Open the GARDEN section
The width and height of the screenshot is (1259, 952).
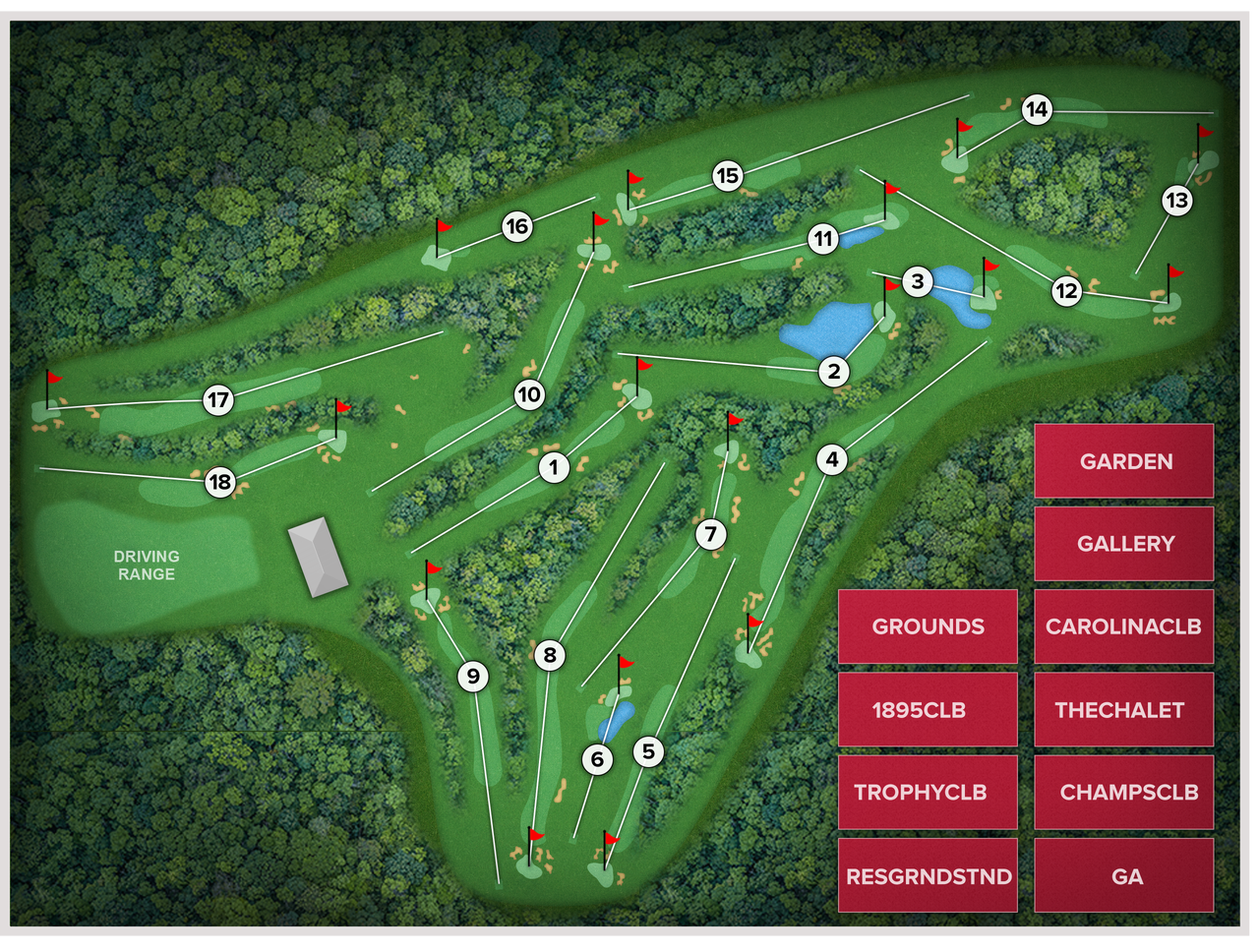pos(1124,461)
